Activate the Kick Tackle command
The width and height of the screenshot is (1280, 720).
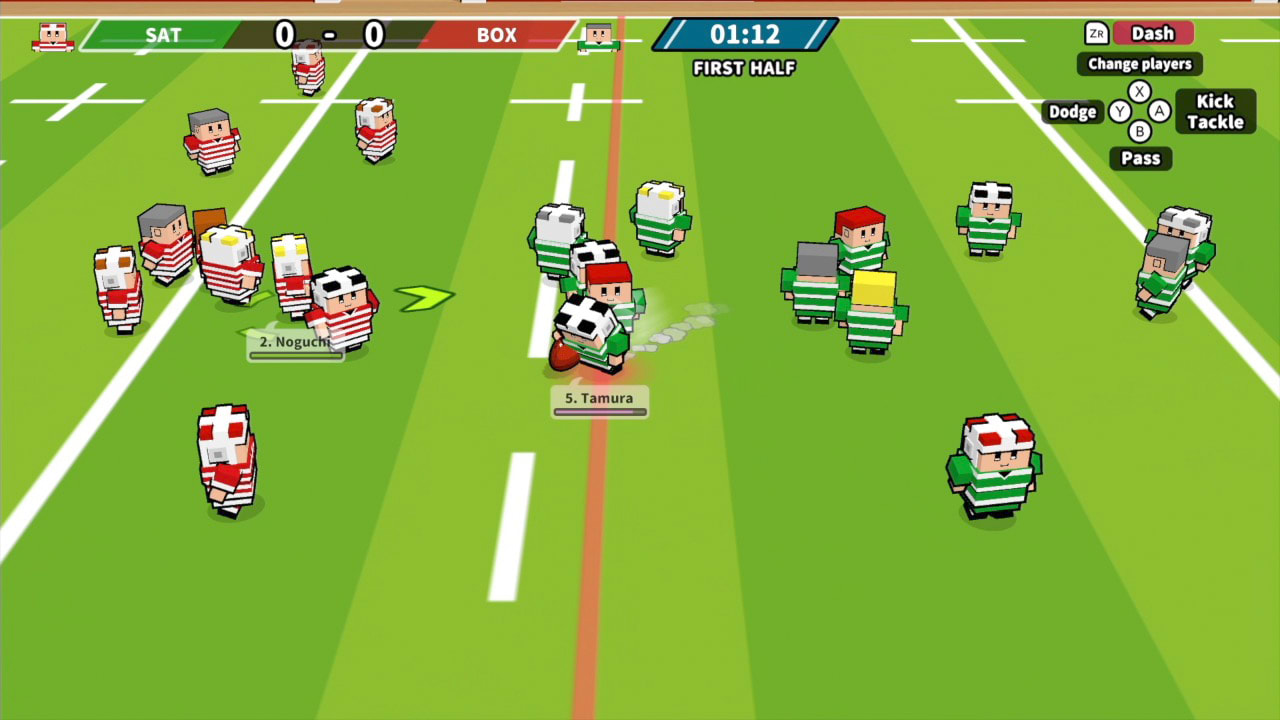coord(1215,111)
